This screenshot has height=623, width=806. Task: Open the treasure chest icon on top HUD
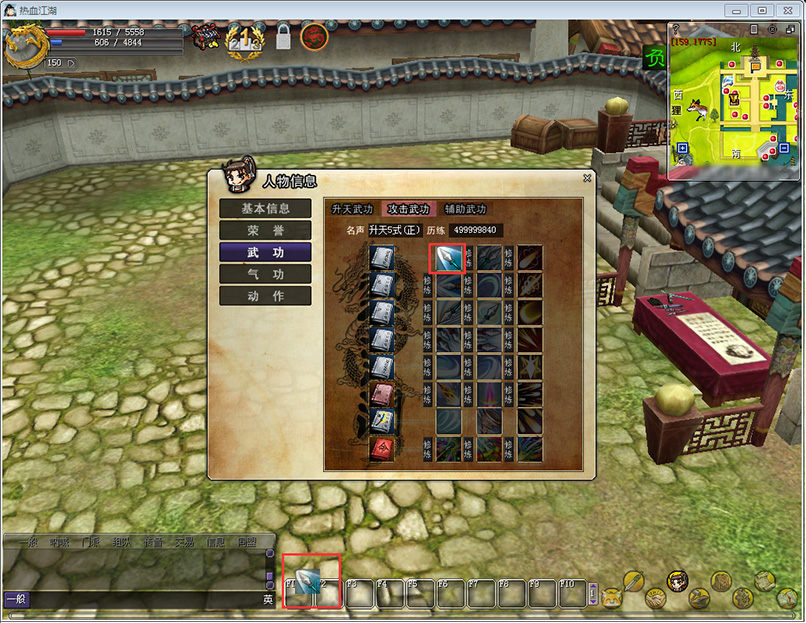pos(207,37)
